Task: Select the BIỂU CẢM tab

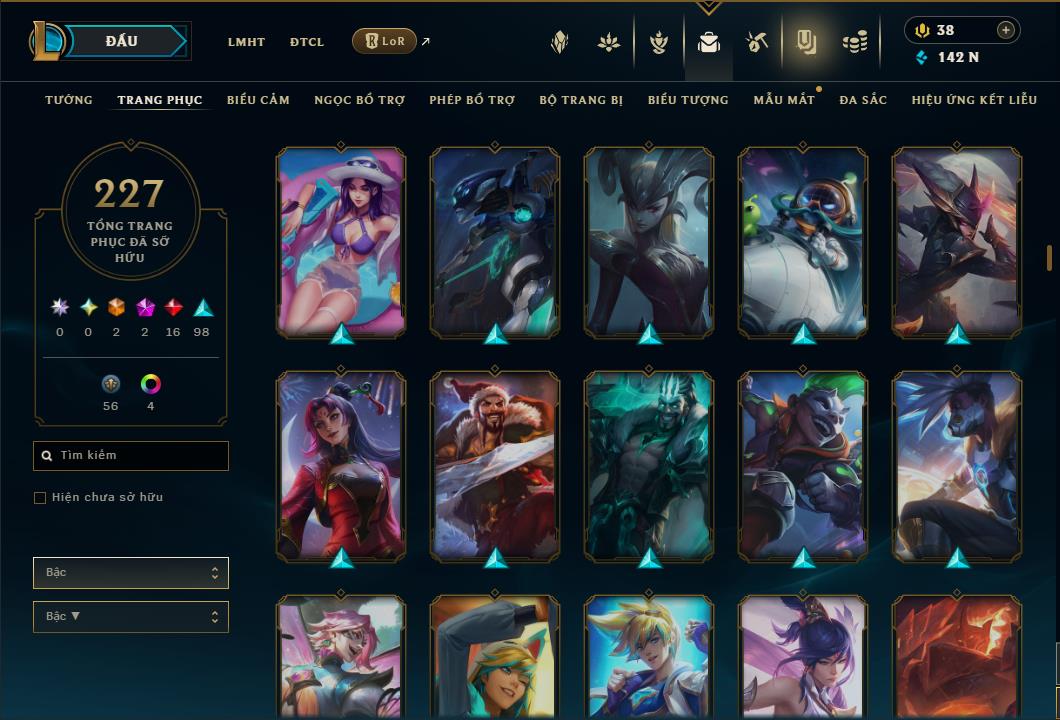Action: (258, 100)
